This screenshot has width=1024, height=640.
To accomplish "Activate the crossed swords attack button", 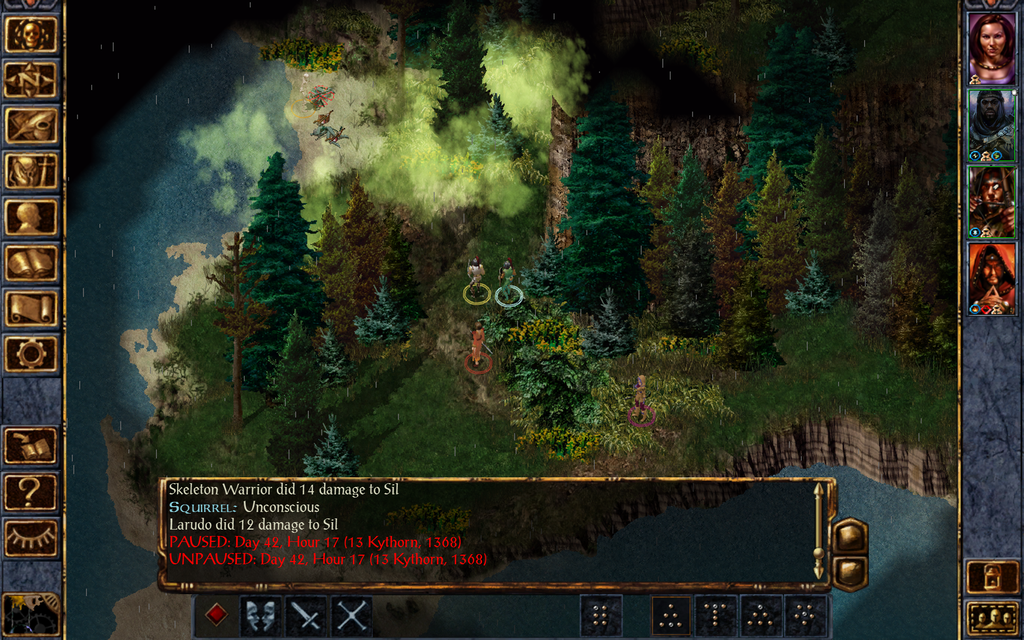I will [352, 616].
